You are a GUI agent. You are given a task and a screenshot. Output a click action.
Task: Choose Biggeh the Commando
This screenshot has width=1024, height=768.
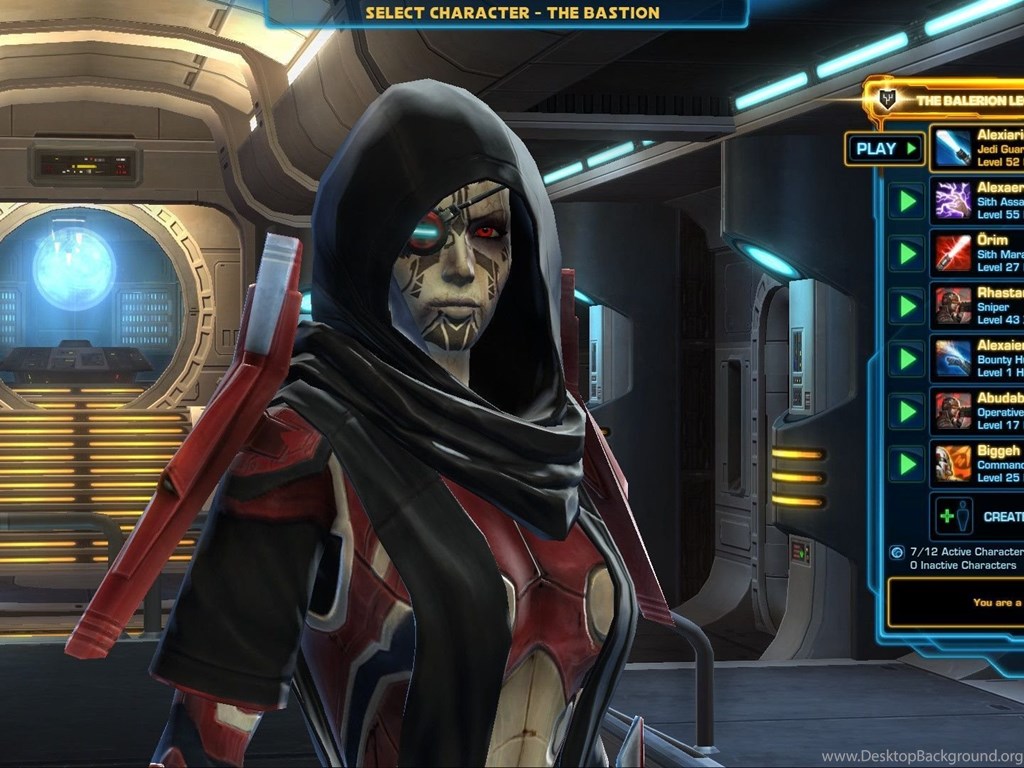point(977,464)
